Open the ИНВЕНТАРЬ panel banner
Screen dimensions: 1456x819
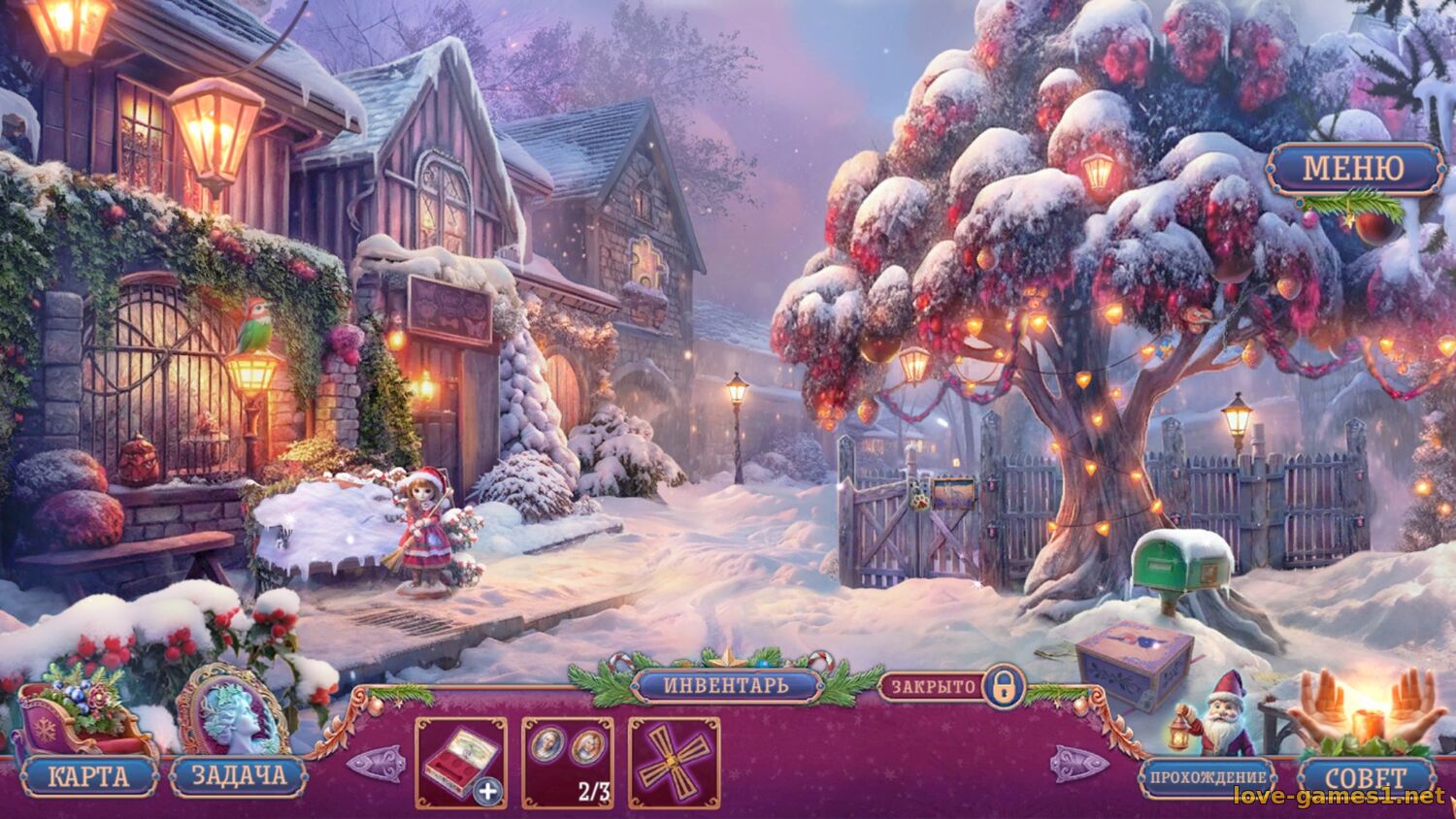pos(727,683)
